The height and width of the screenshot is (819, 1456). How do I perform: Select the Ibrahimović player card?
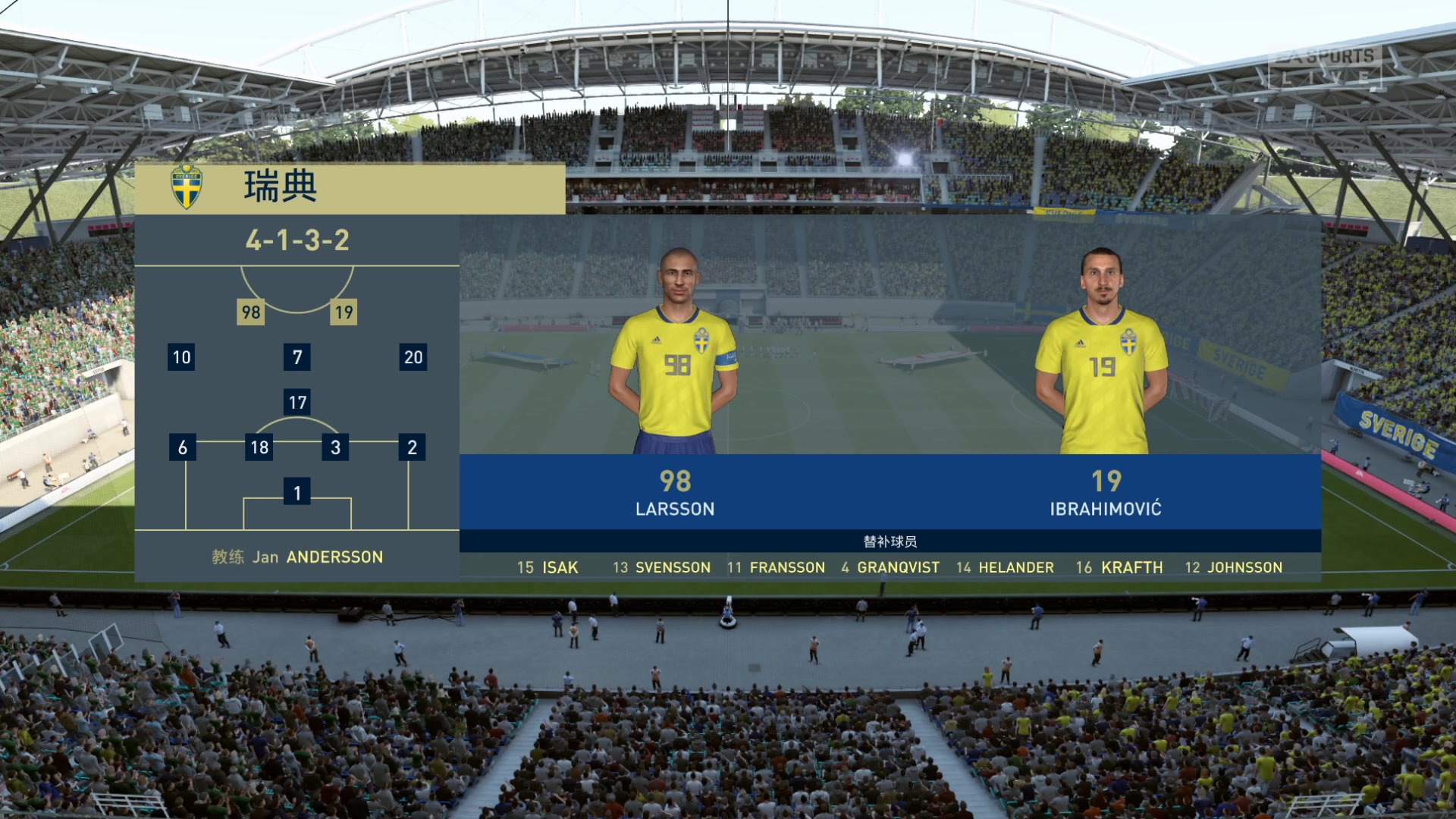pos(1105,379)
